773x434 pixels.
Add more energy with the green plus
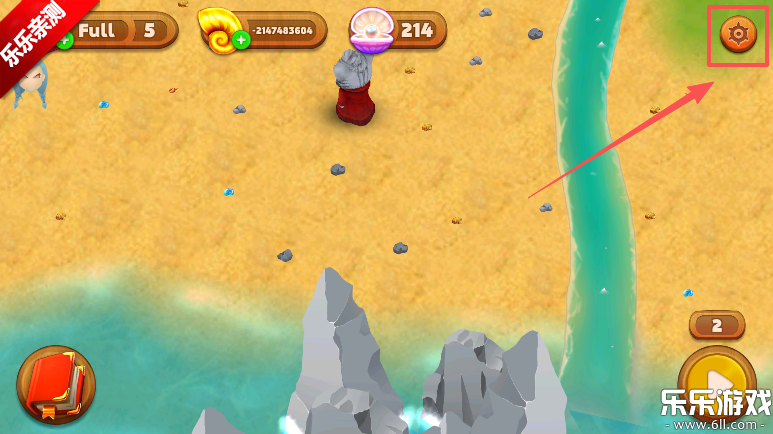pos(66,41)
